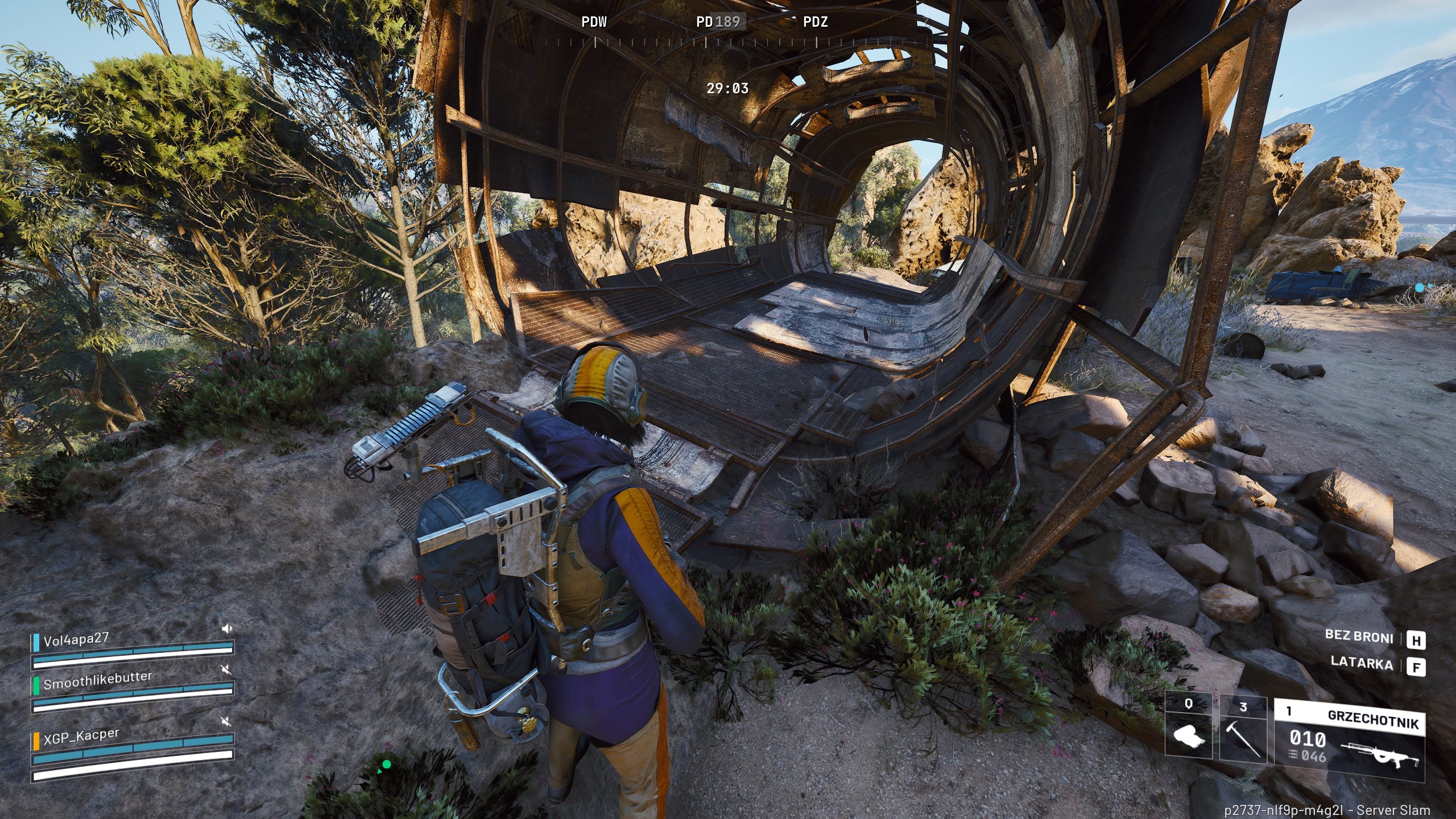The image size is (1456, 819).
Task: Toggle the muted icon for Smoothlikebutter
Action: [x=226, y=670]
